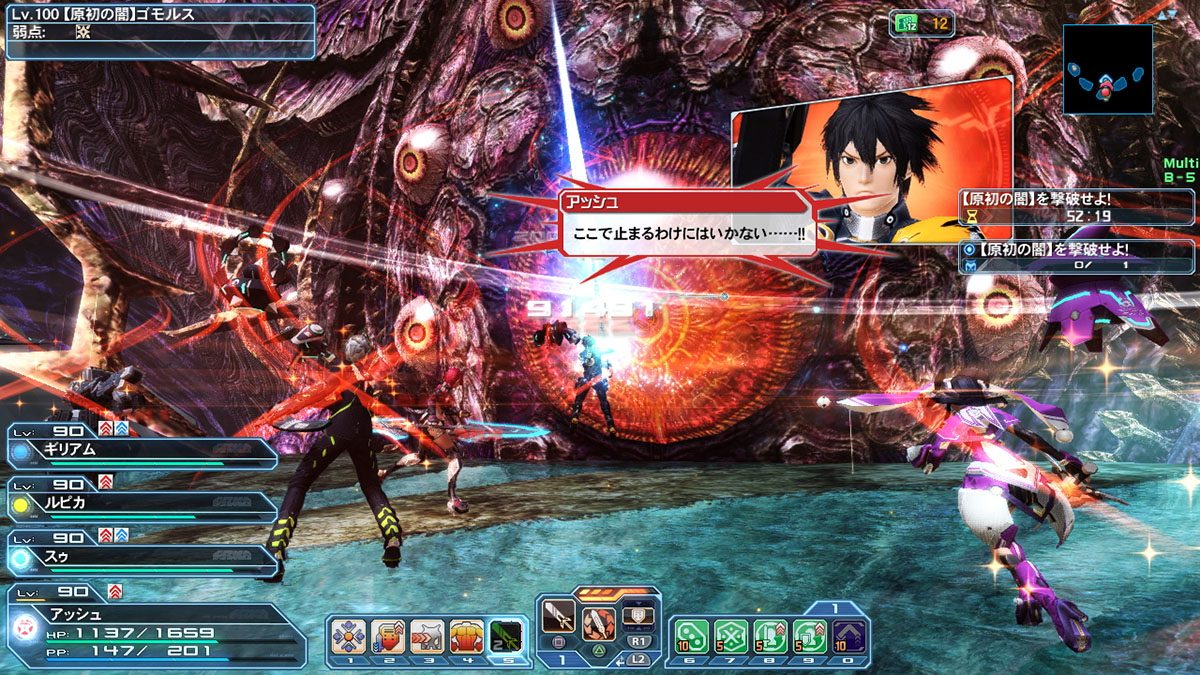Use the green capsule item in slot 6
The height and width of the screenshot is (675, 1200).
[x=691, y=636]
